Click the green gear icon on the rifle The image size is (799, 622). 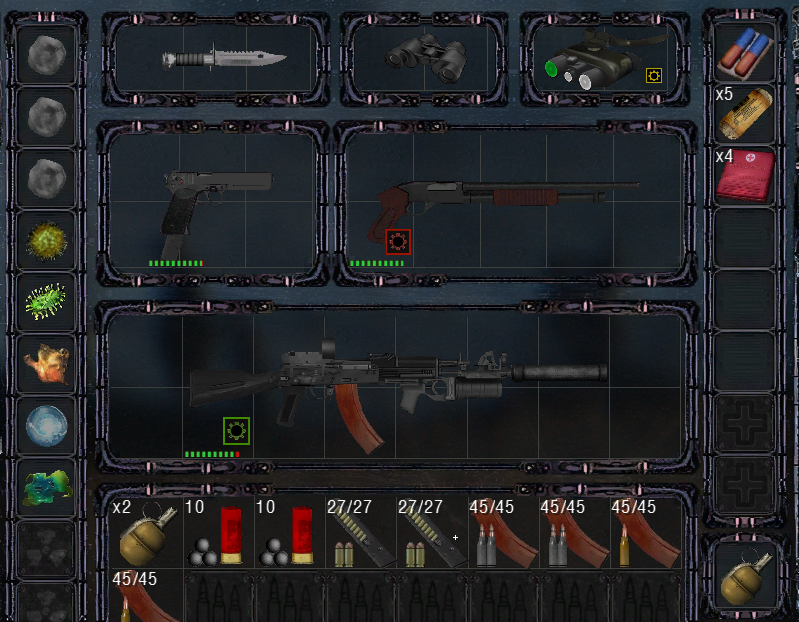pyautogui.click(x=236, y=431)
